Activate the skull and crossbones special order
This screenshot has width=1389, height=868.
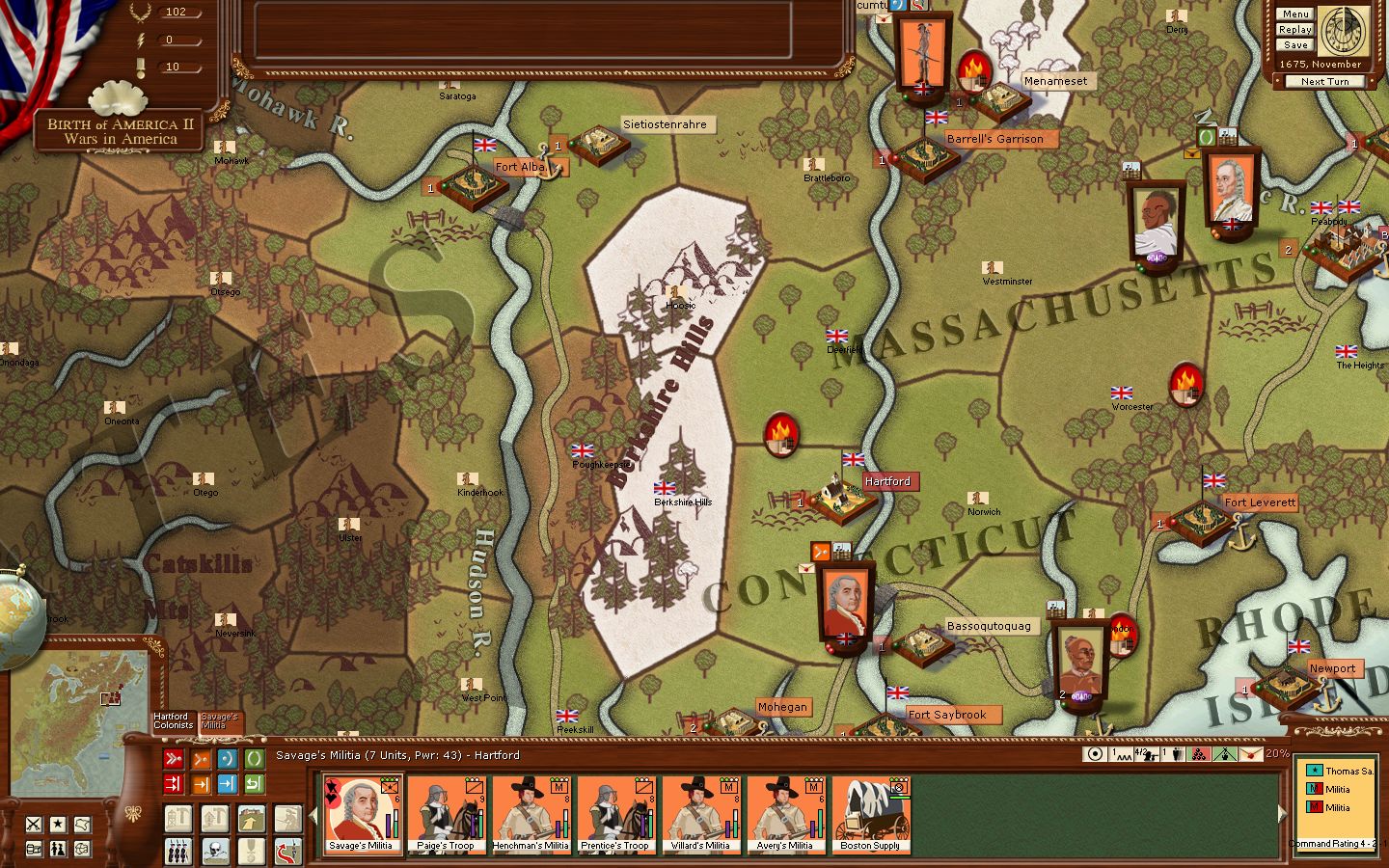tap(215, 850)
